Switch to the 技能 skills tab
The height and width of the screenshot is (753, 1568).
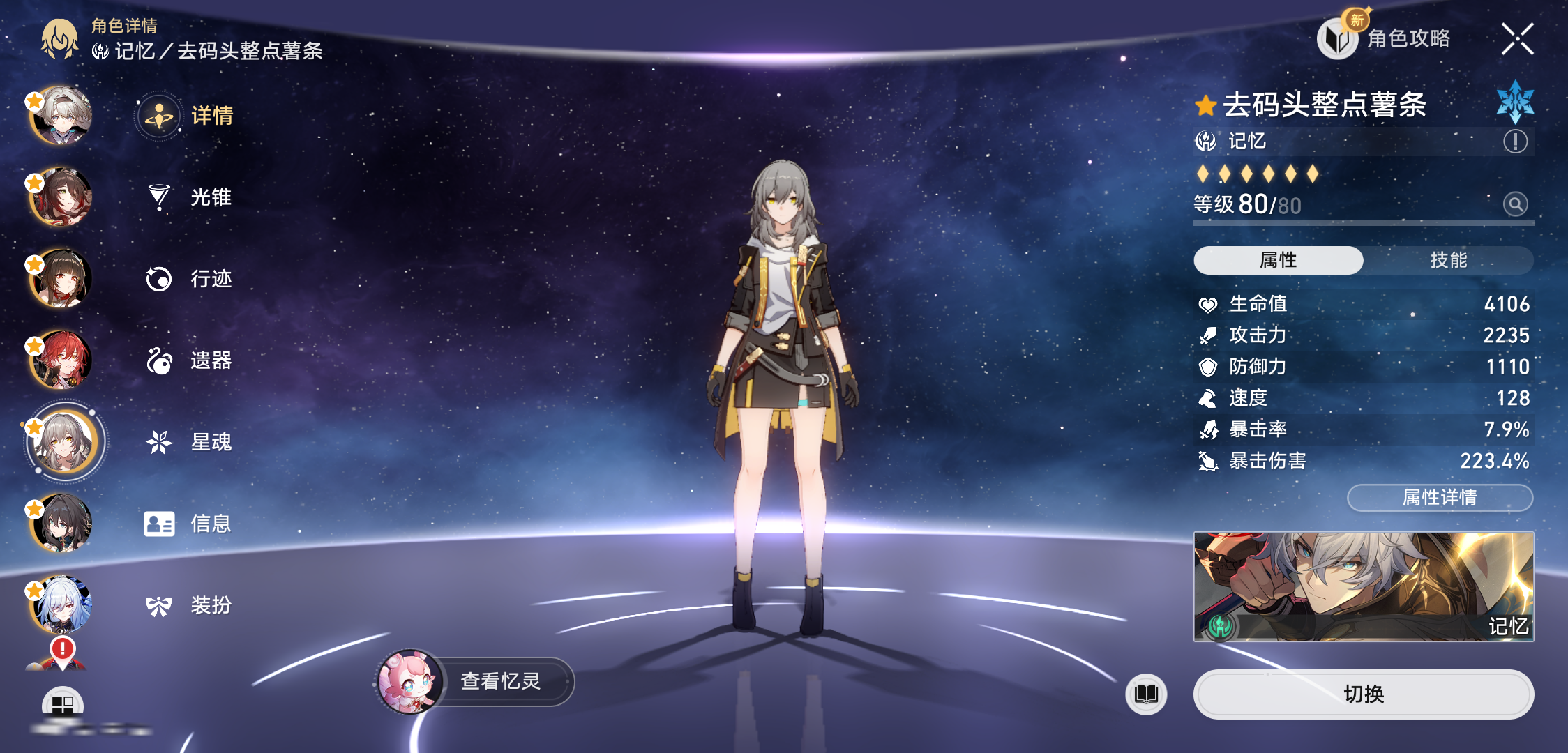1448,260
